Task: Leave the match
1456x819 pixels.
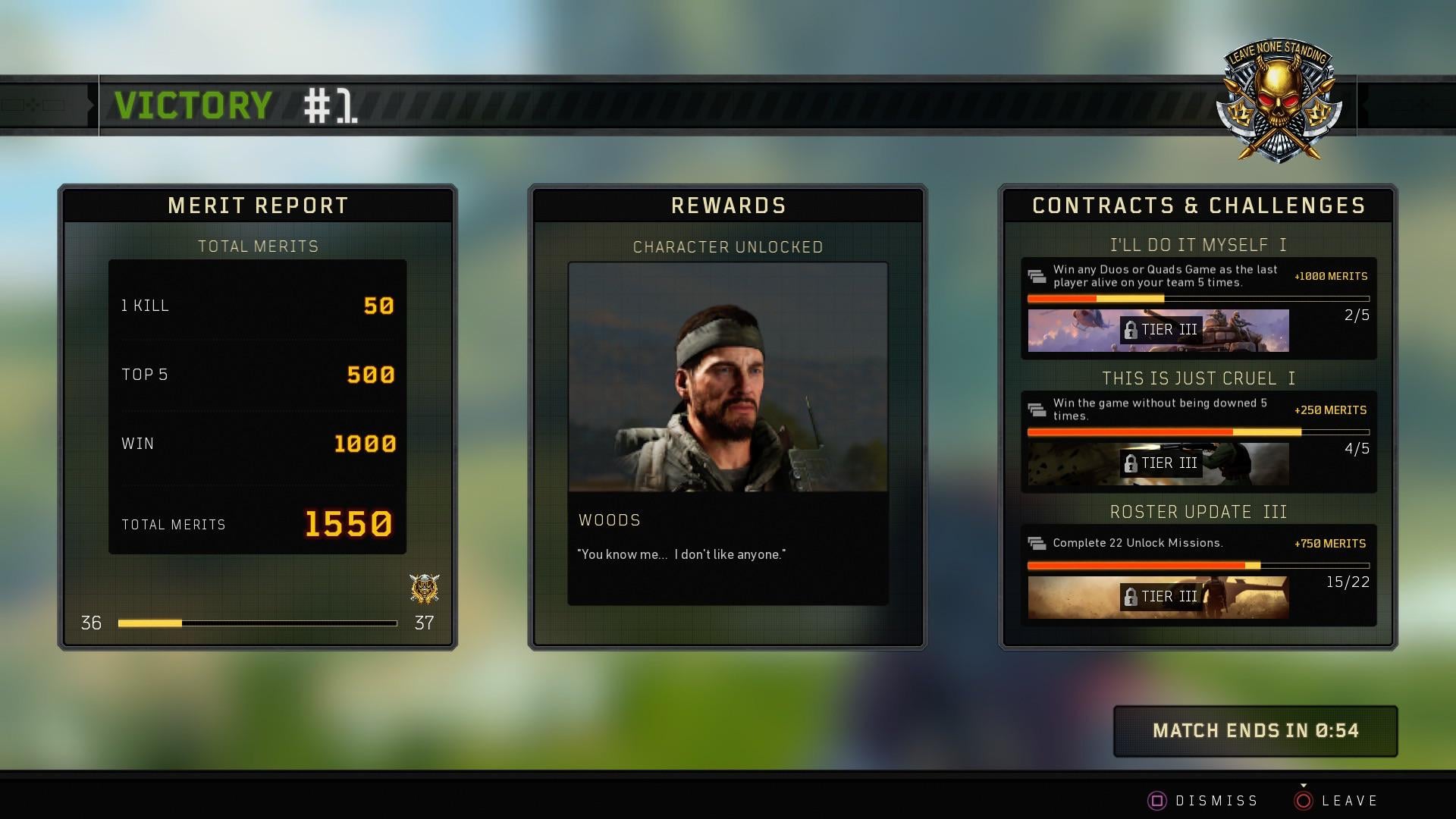Action: pos(1338,801)
